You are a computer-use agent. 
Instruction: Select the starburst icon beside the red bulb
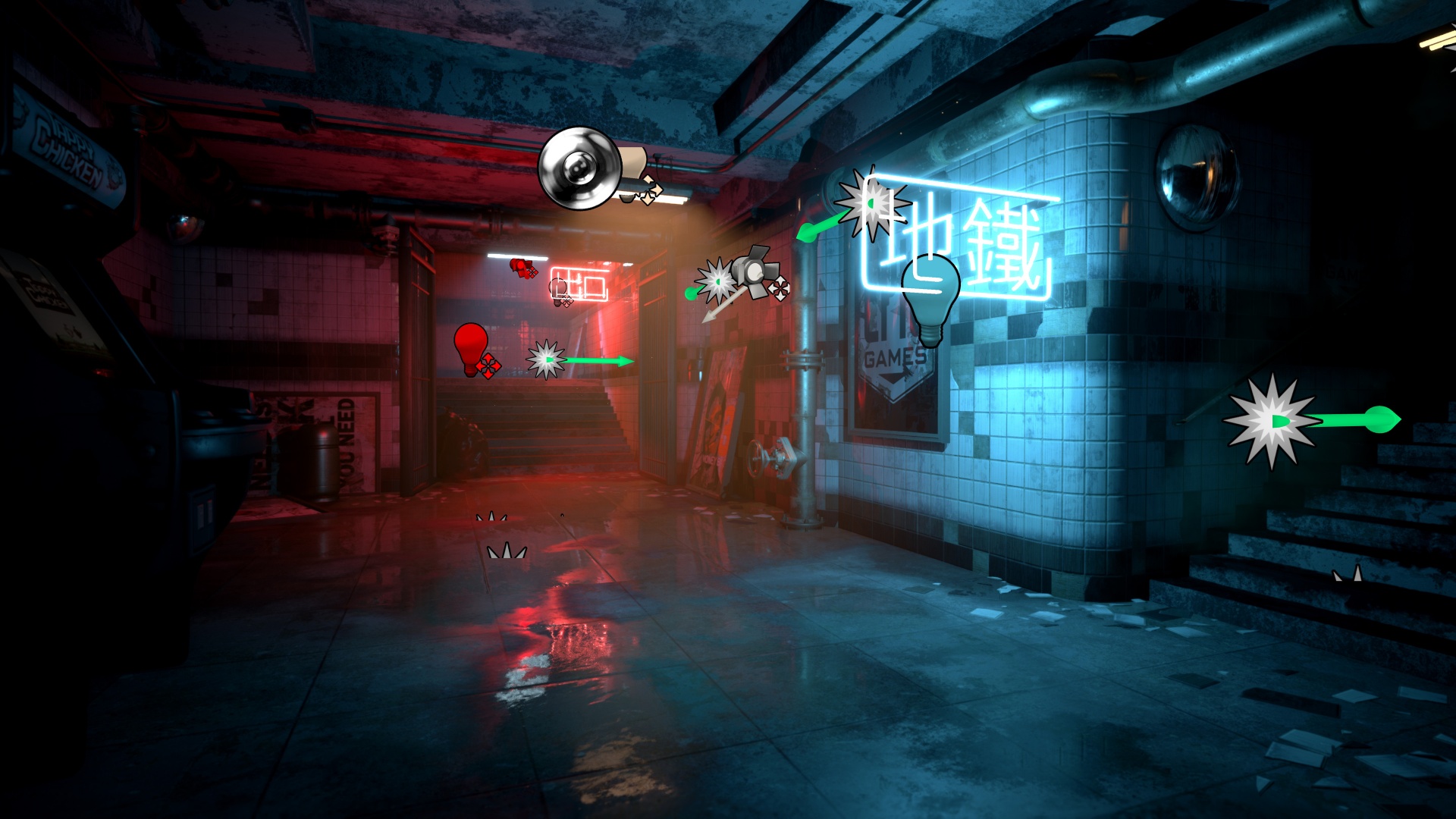[546, 359]
